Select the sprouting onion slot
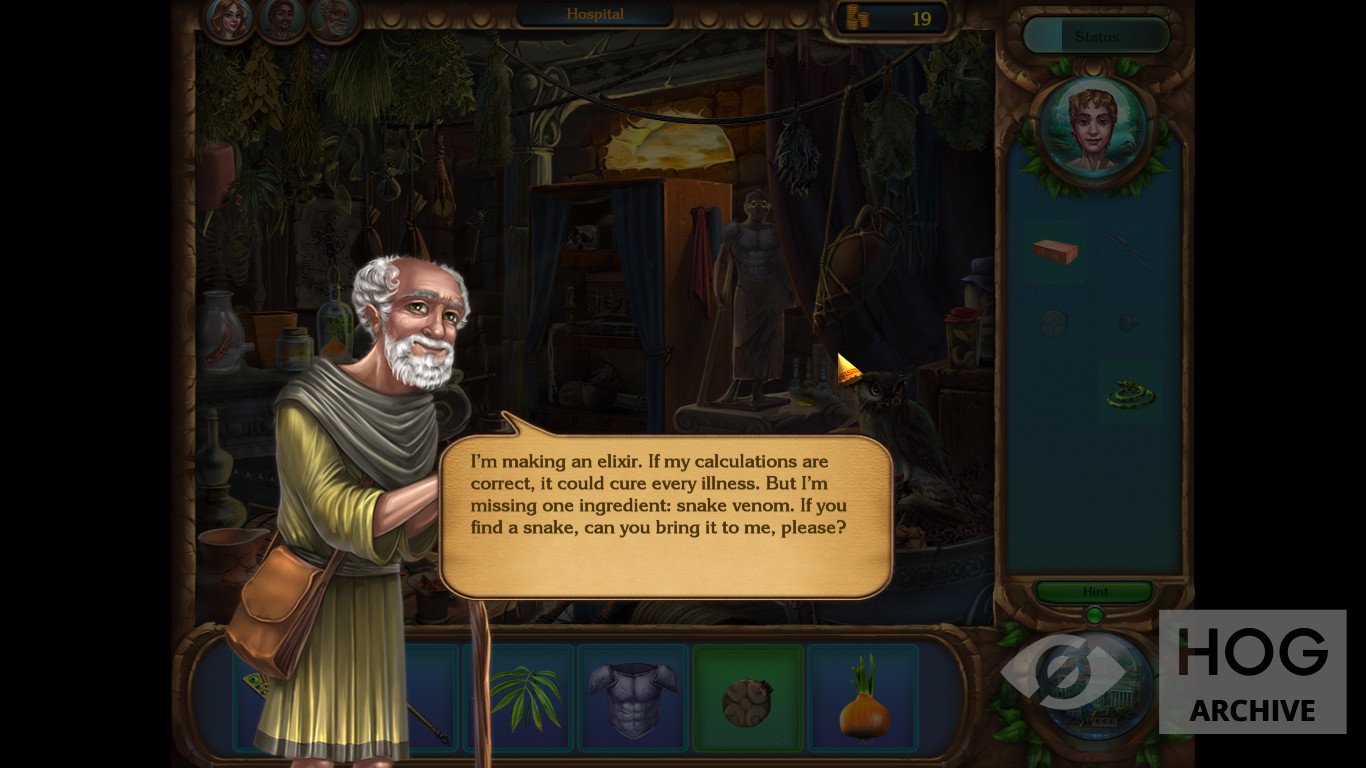Image resolution: width=1366 pixels, height=768 pixels. coord(863,698)
